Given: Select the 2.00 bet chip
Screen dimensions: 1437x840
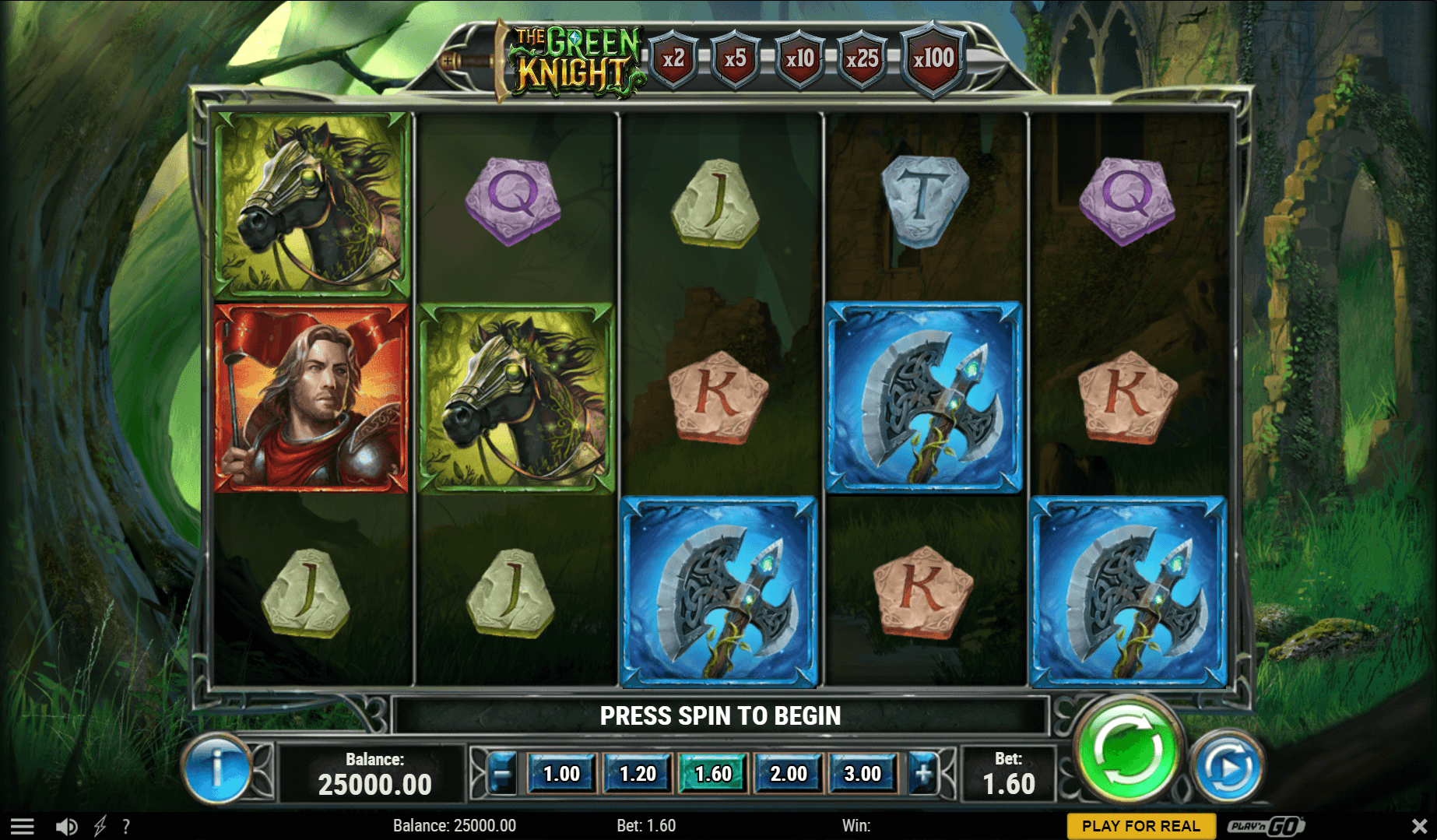Looking at the screenshot, I should coord(788,773).
